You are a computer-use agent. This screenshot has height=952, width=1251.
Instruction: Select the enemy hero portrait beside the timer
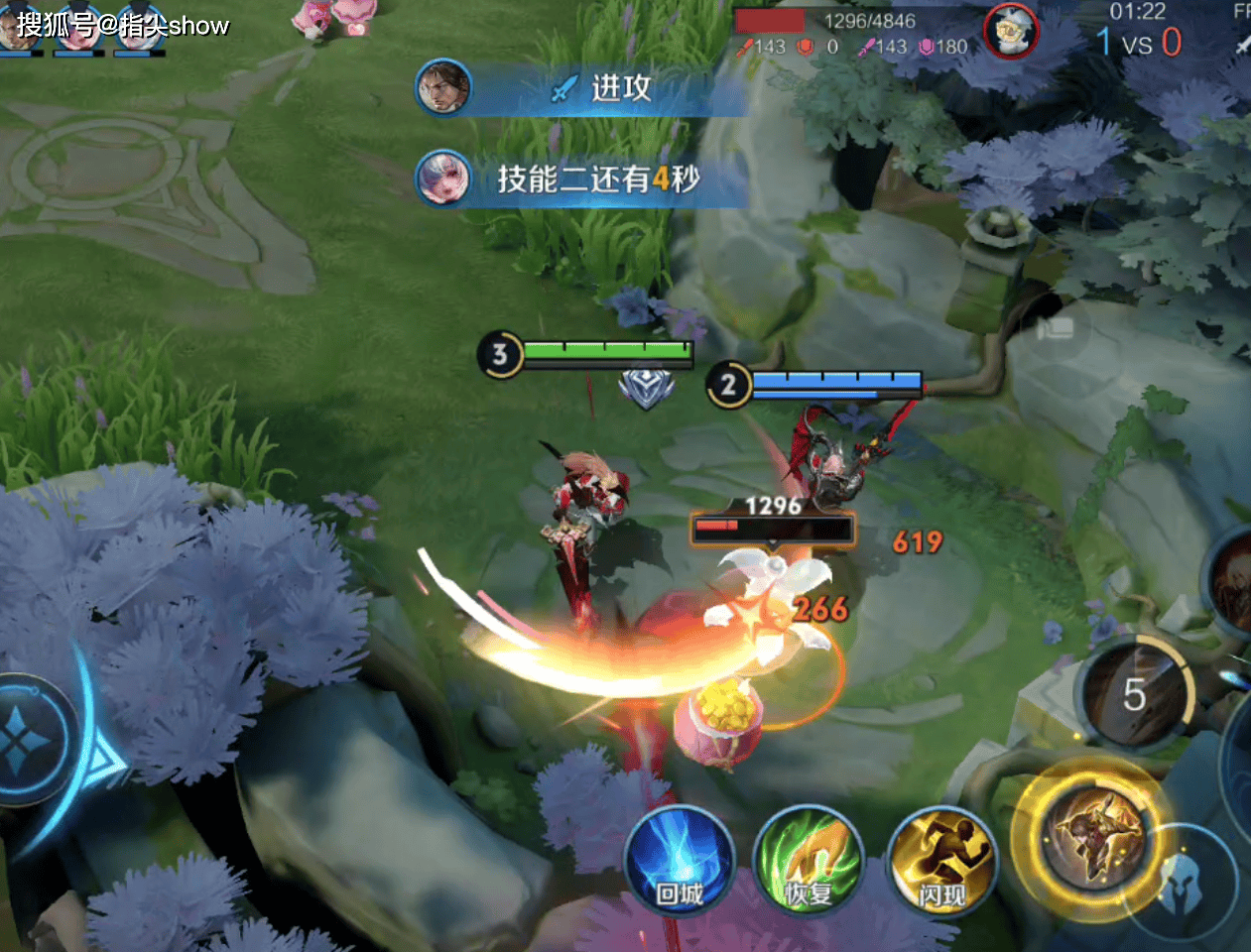[1011, 32]
